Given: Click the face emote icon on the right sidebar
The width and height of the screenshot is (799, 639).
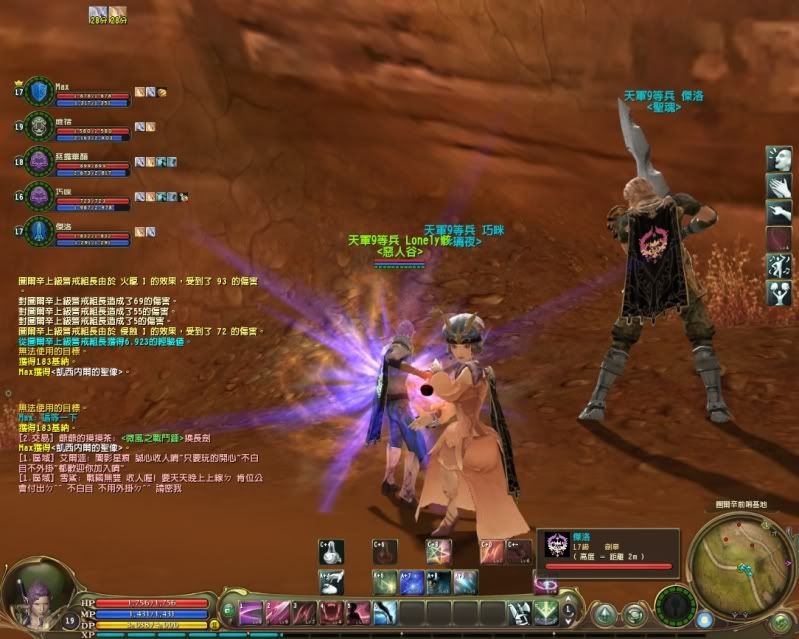Looking at the screenshot, I should pos(779,159).
